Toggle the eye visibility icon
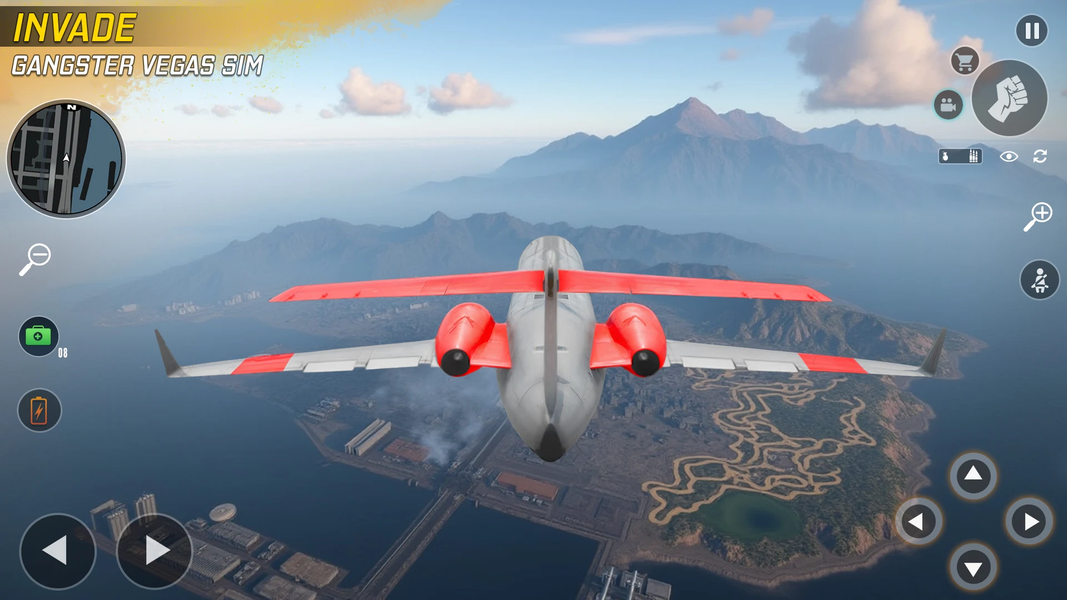 (x=1009, y=156)
